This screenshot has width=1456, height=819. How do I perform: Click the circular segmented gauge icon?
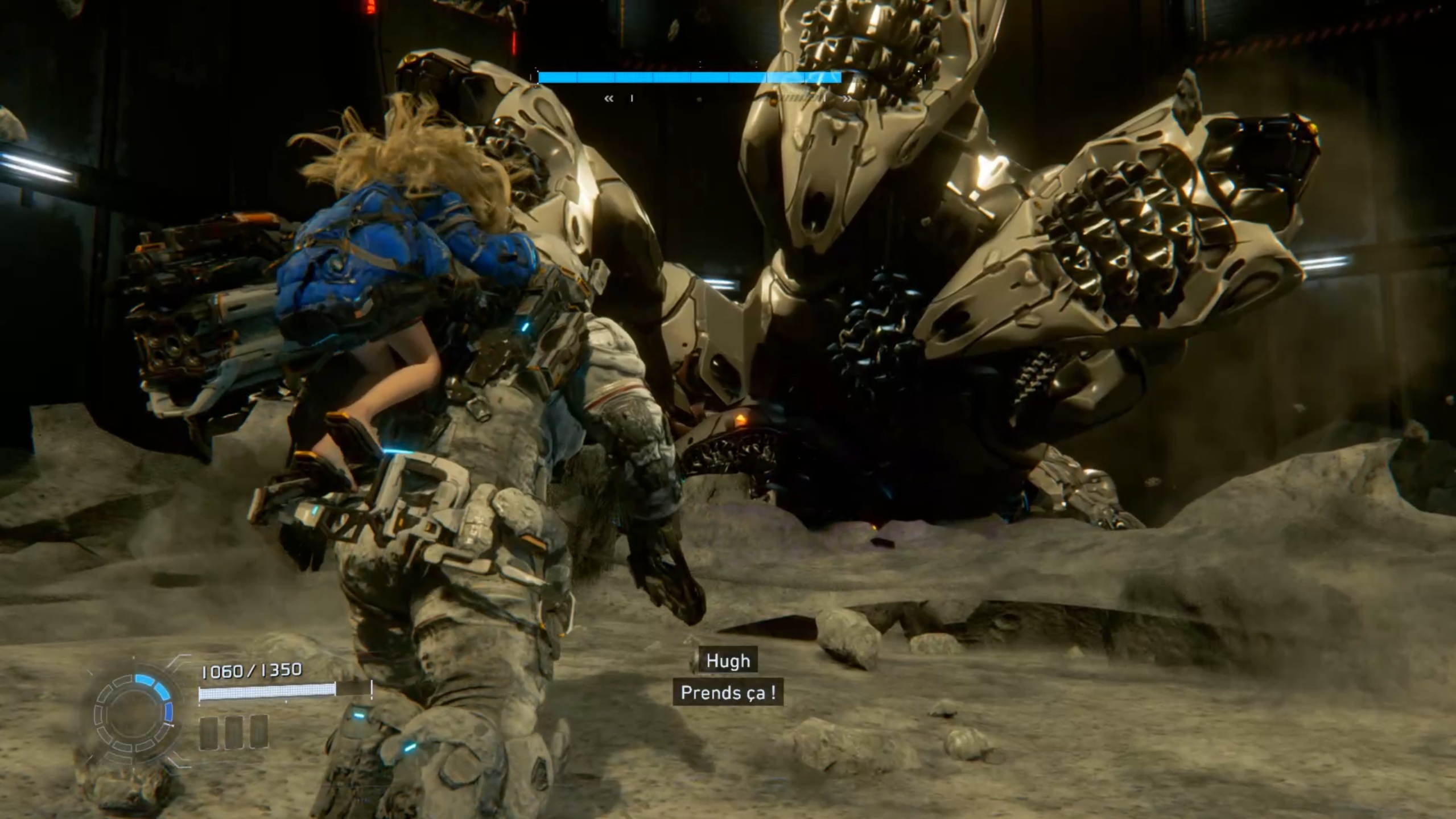134,713
